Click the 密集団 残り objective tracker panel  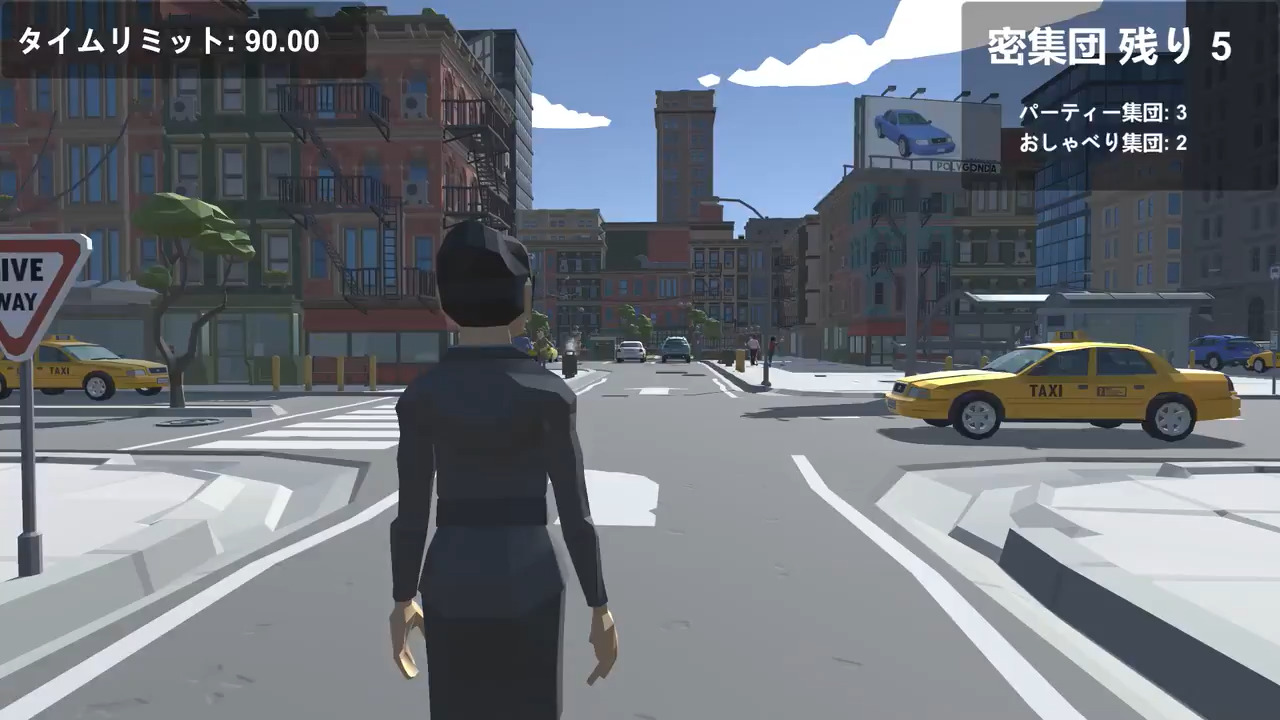1109,47
